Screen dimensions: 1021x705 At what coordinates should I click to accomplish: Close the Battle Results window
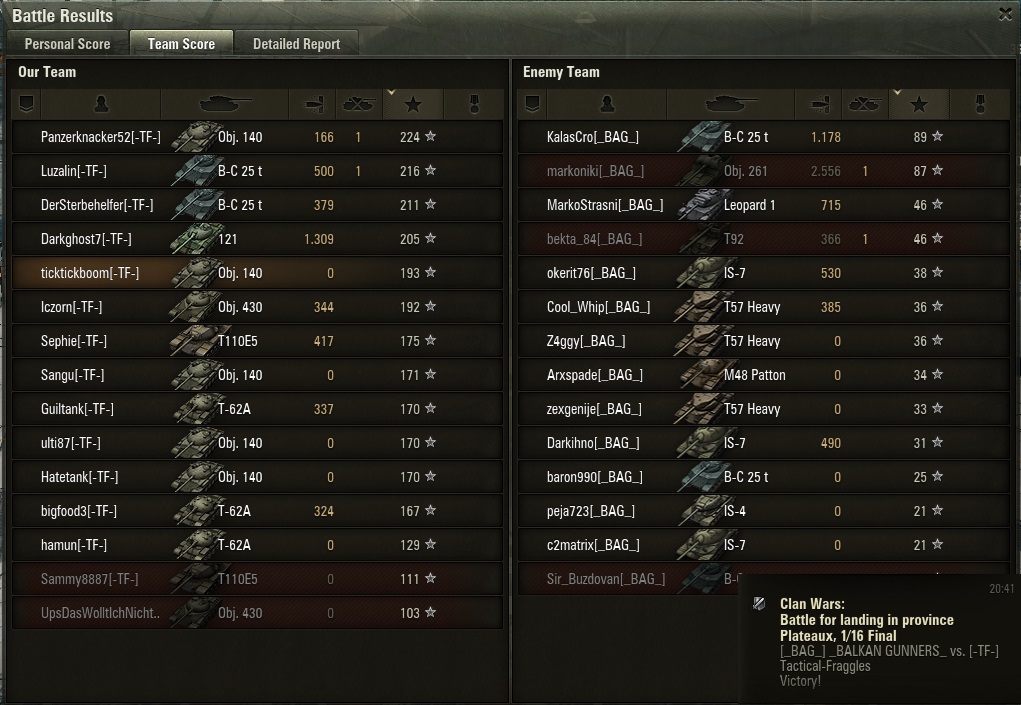[1005, 14]
